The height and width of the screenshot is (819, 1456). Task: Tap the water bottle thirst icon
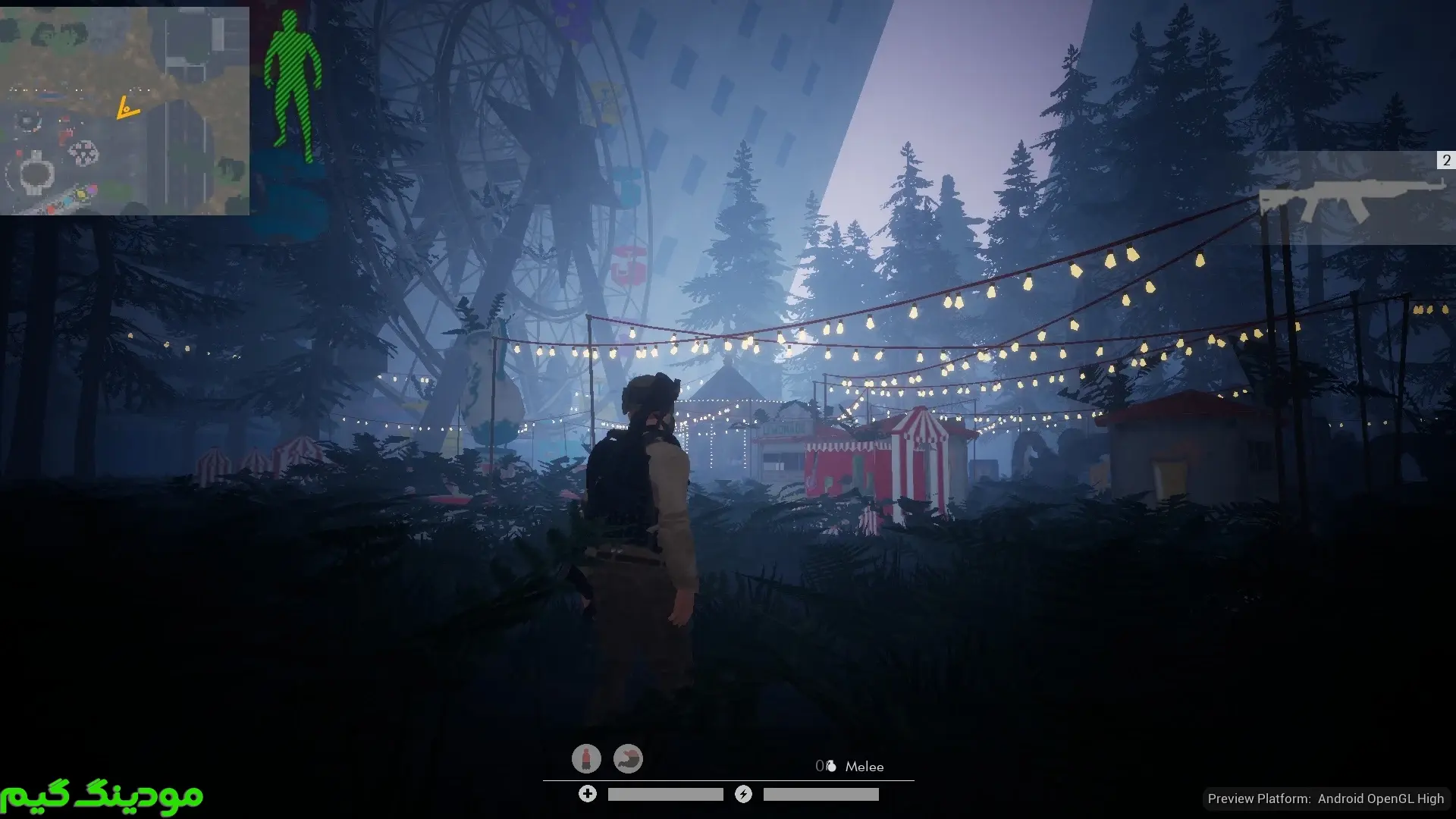pyautogui.click(x=586, y=758)
